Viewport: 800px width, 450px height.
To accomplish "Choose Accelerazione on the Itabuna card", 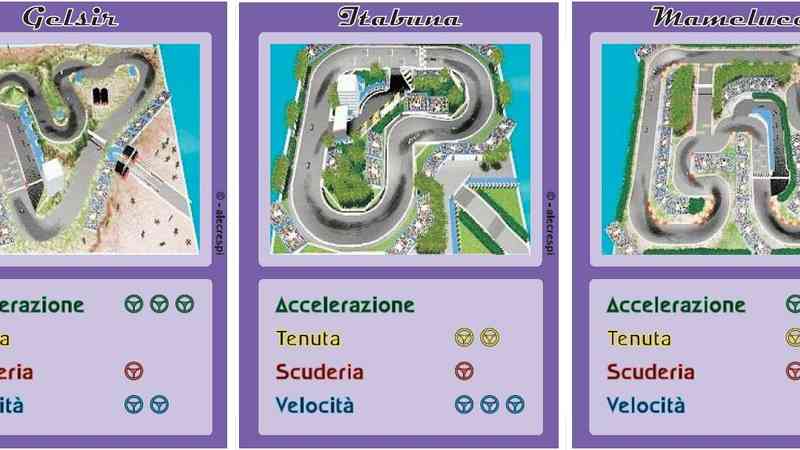I will click(x=344, y=304).
